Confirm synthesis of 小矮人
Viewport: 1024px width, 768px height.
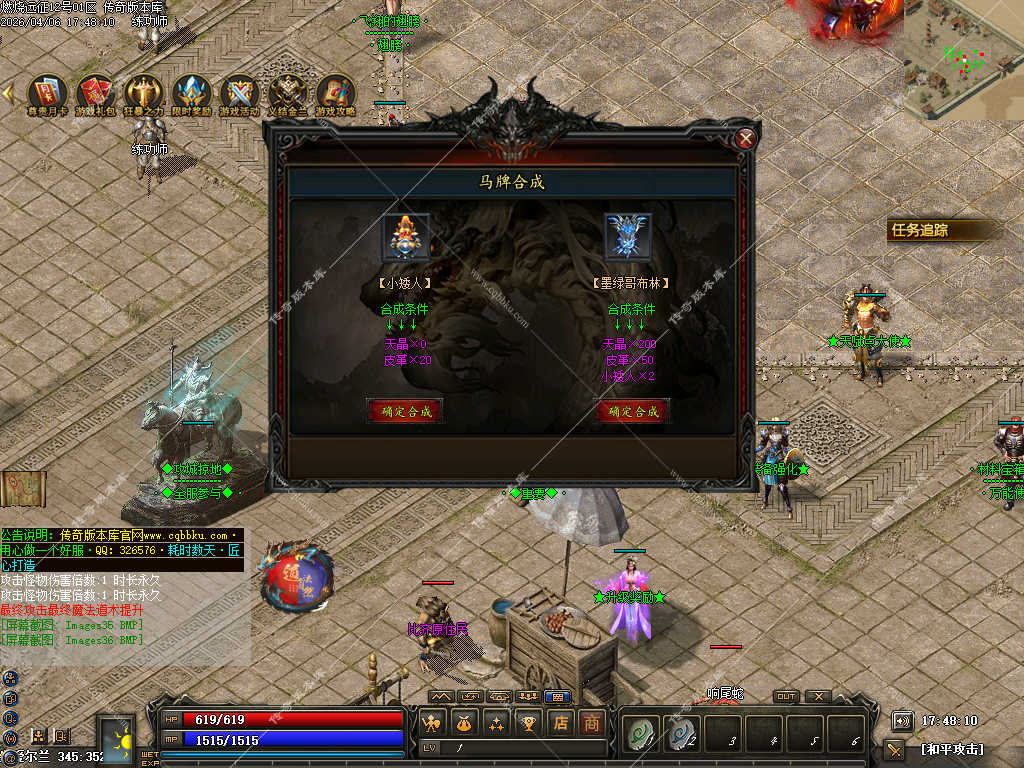tap(405, 410)
